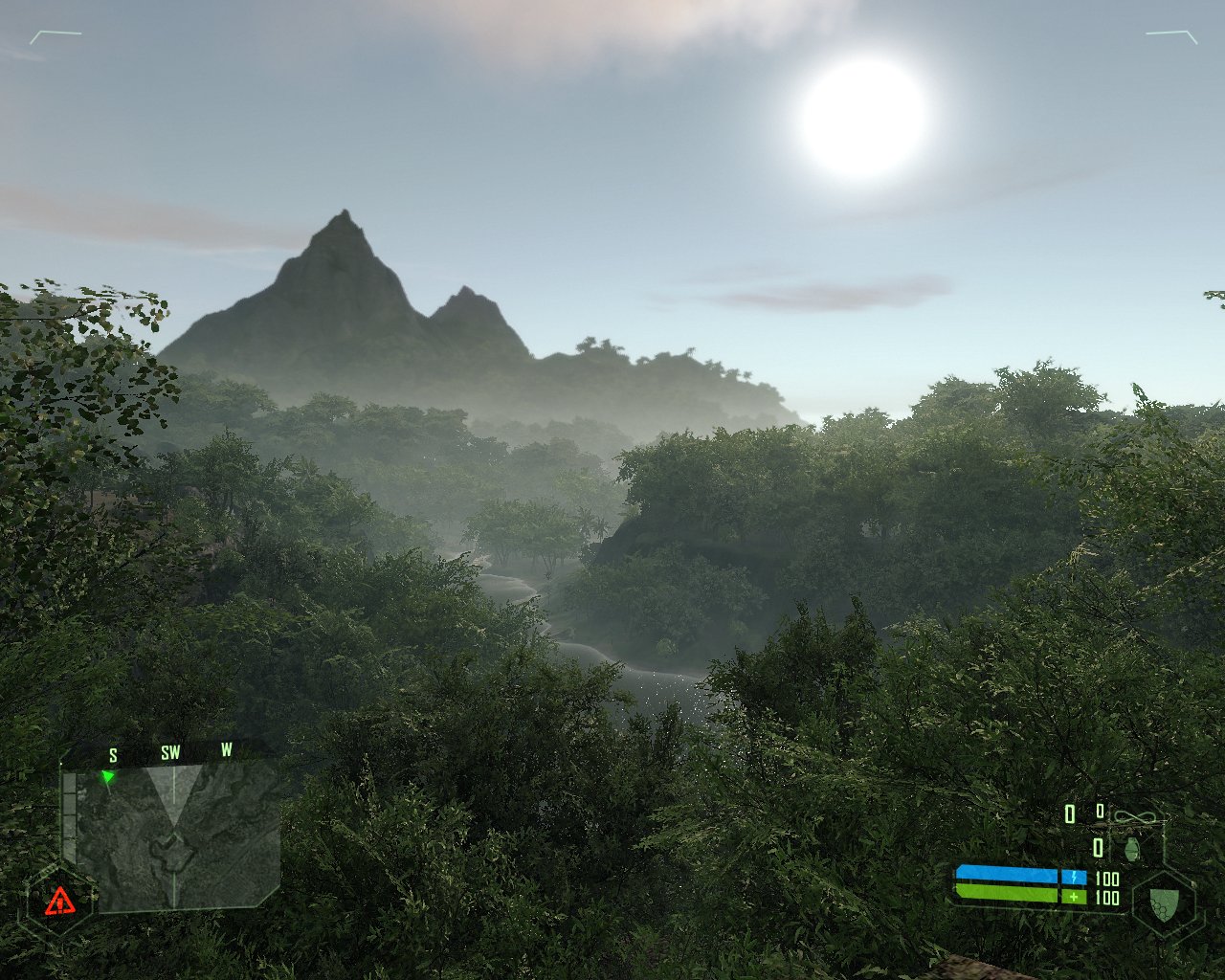Select the green objective marker on minimap
1225x980 pixels.
[108, 776]
